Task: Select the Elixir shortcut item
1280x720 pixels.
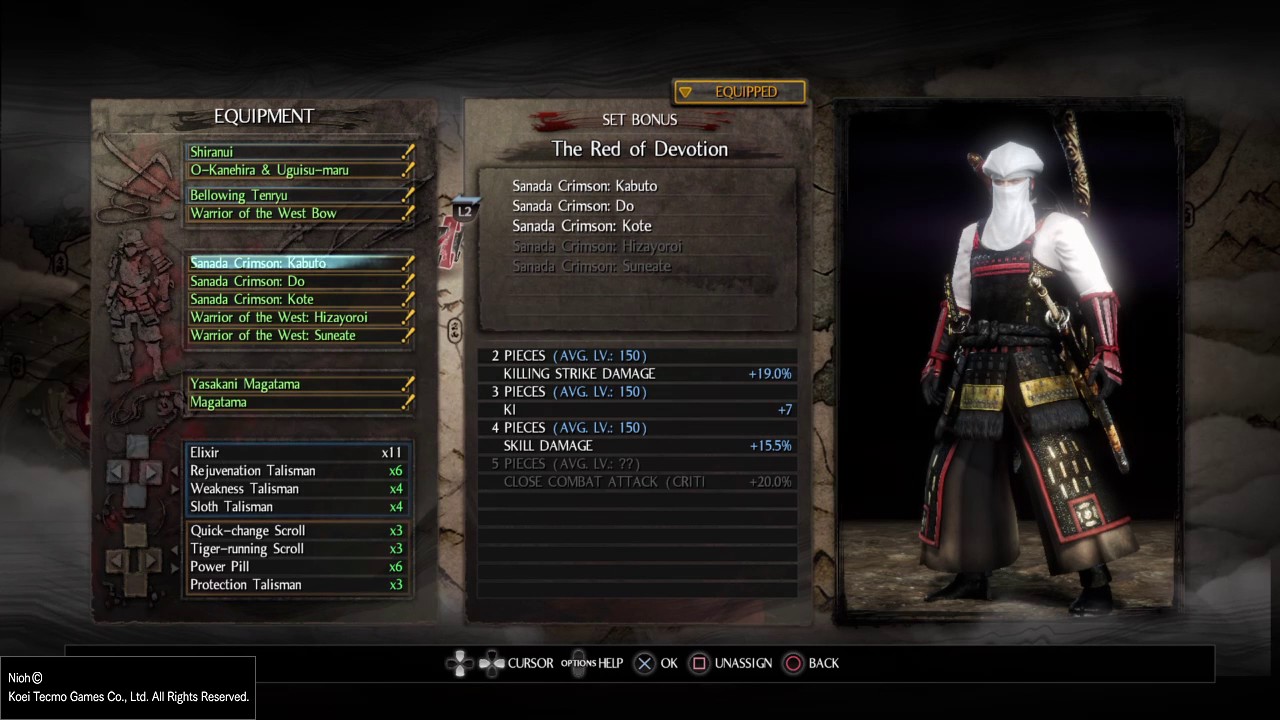Action: [x=296, y=453]
